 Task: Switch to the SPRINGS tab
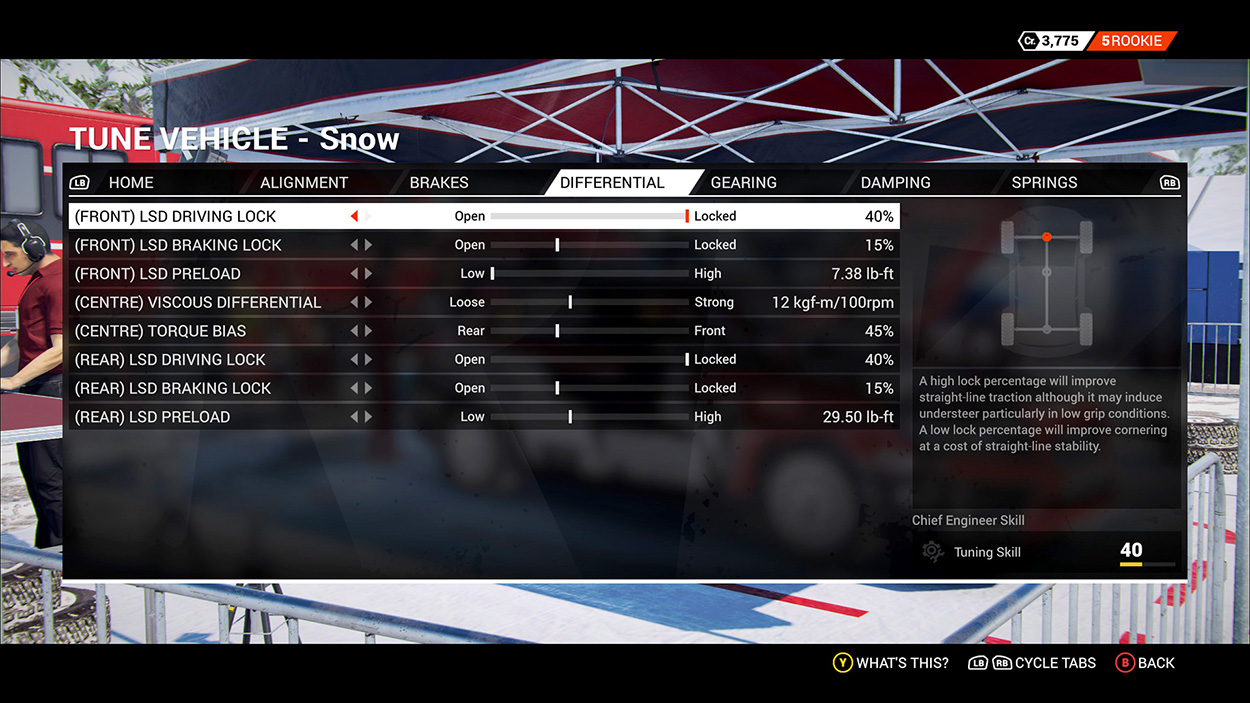[1044, 182]
